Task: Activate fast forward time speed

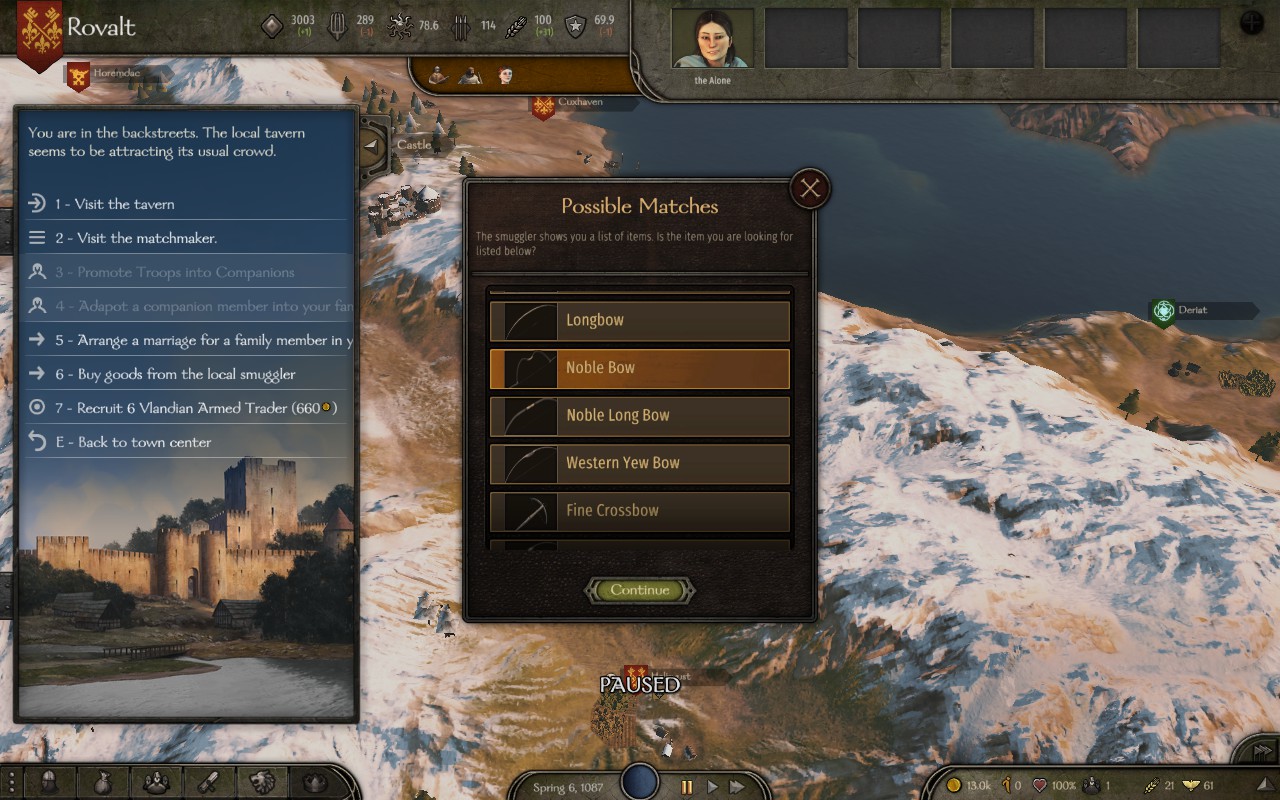Action: point(737,787)
